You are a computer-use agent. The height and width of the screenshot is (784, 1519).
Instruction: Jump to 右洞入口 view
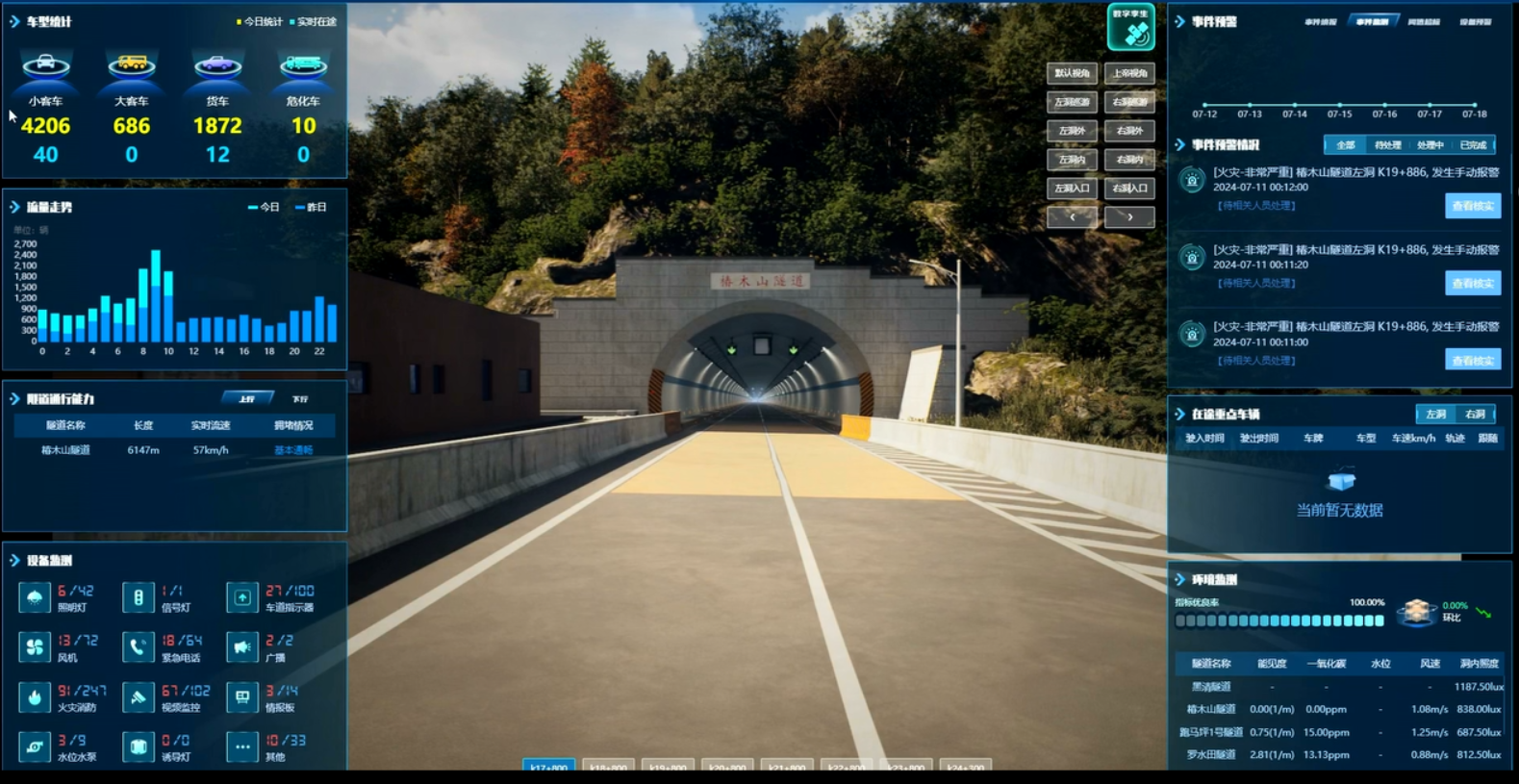point(1129,189)
